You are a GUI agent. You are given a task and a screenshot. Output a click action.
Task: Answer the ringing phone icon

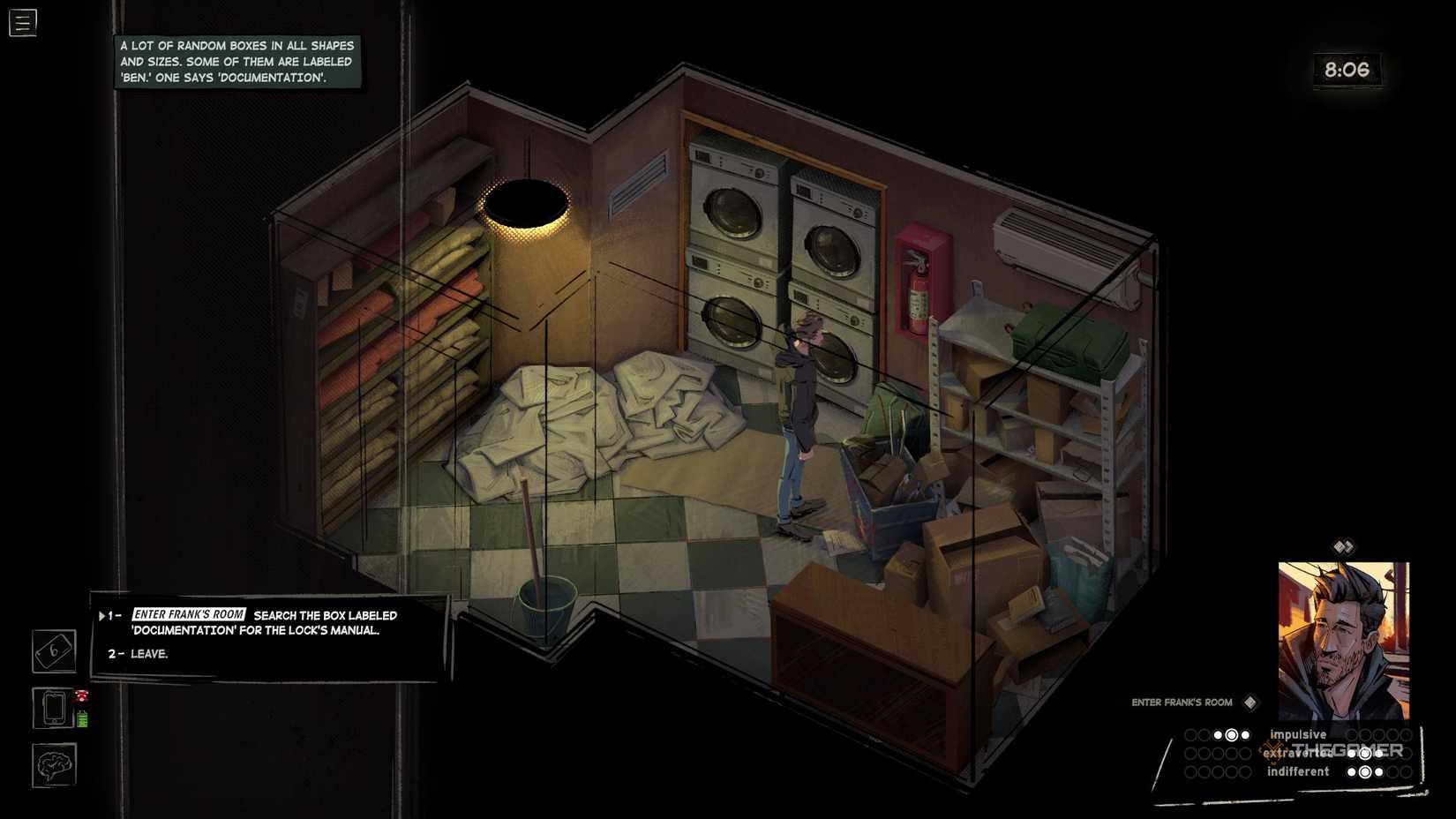tap(53, 707)
